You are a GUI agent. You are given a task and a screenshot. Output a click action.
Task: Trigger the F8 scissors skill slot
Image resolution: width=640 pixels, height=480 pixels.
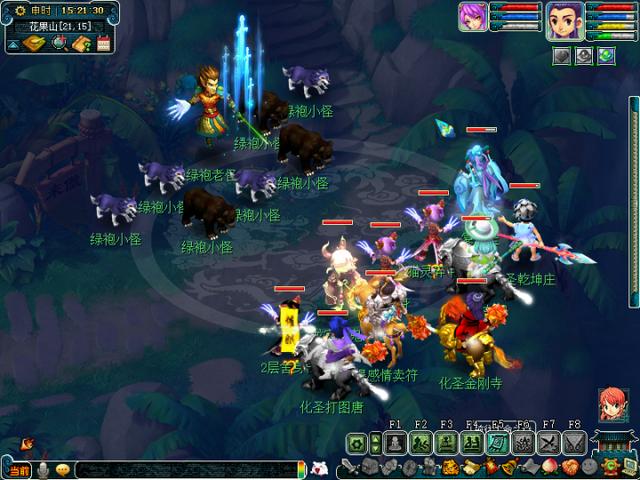point(573,442)
